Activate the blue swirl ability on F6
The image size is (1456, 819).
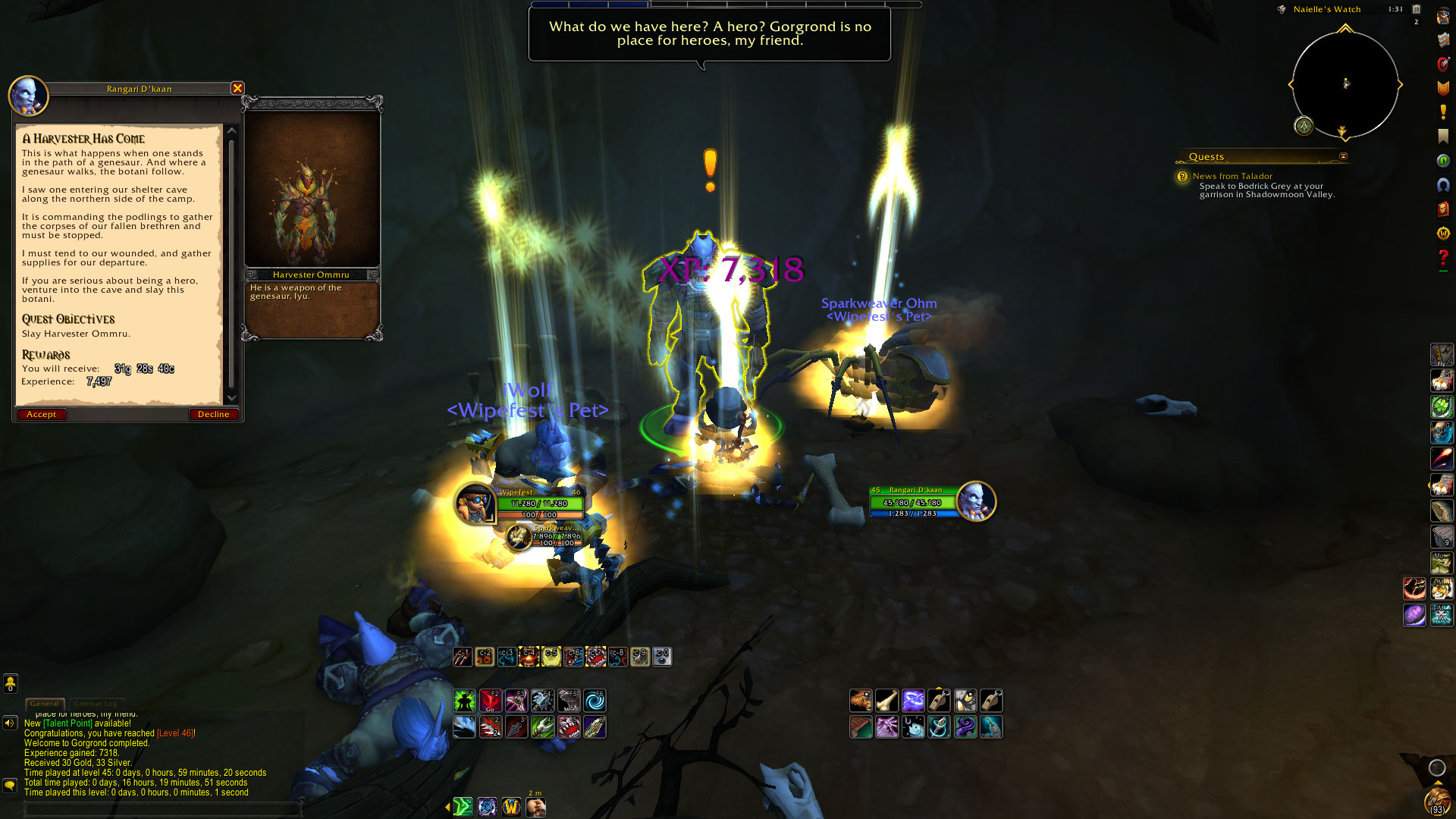(595, 701)
